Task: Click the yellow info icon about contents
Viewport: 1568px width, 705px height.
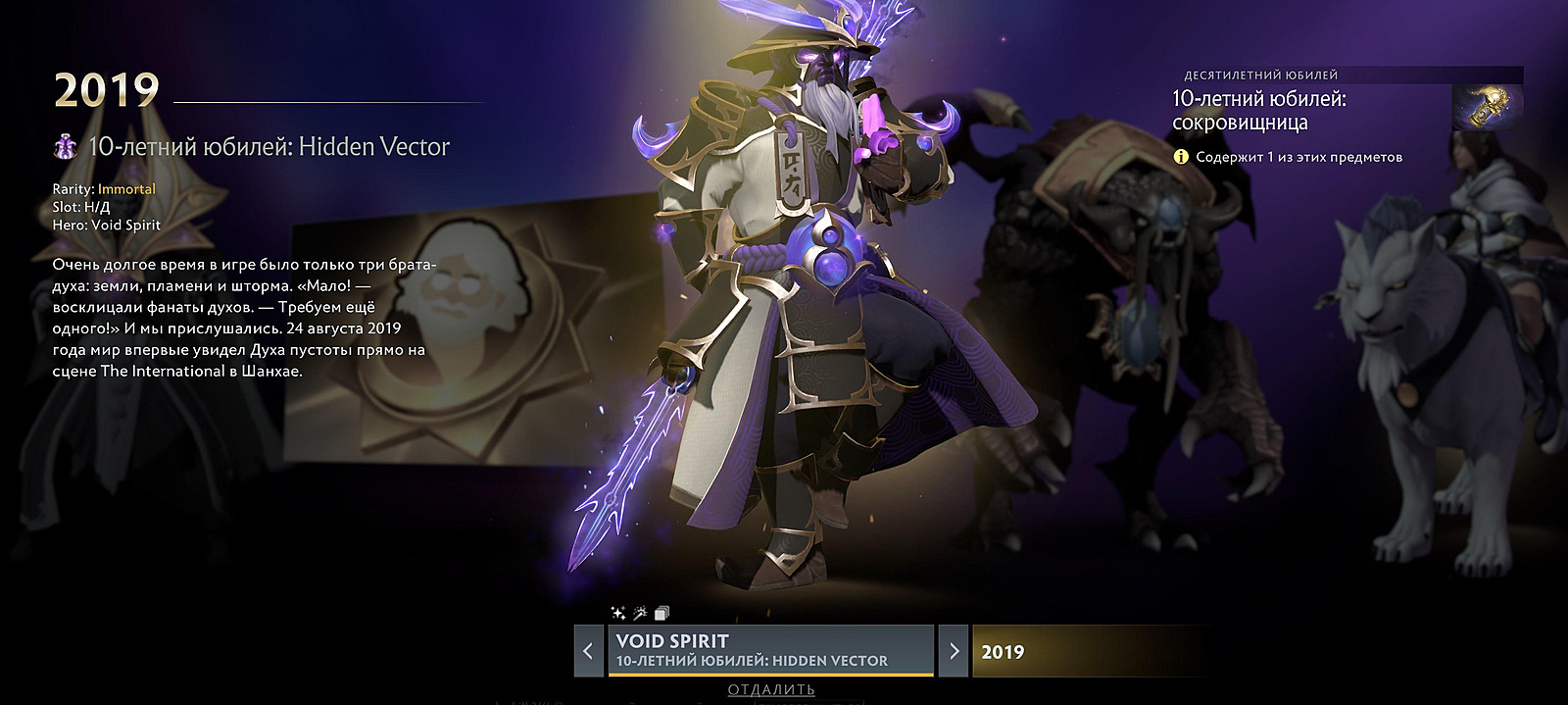Action: click(1181, 157)
